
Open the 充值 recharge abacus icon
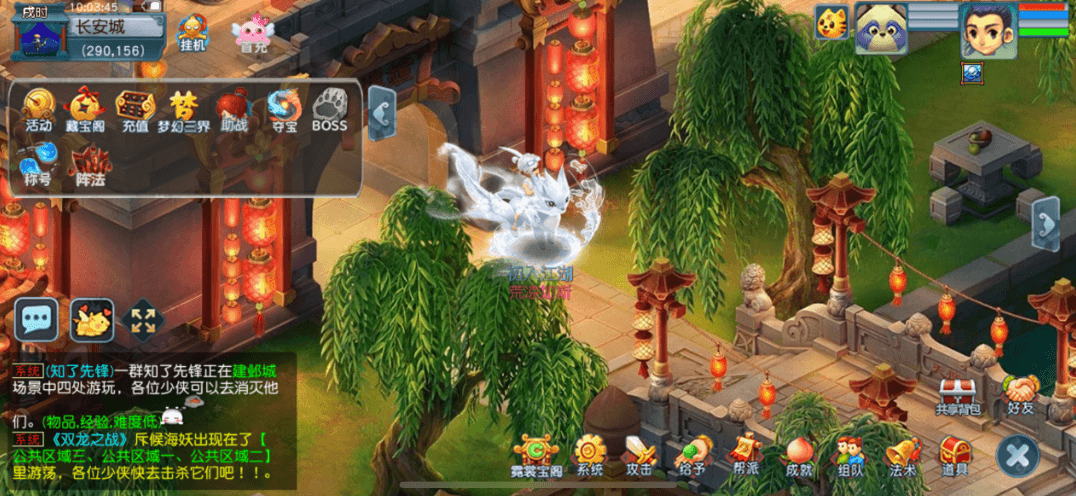click(135, 109)
